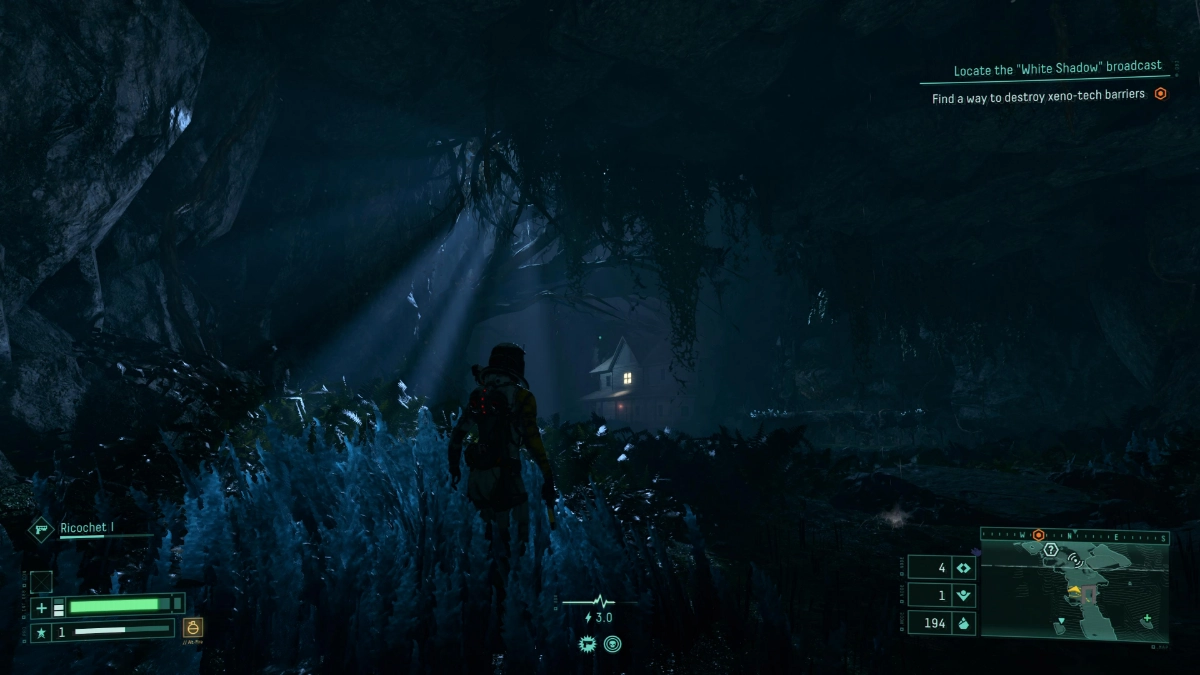This screenshot has width=1200, height=675.
Task: Click the Ricochet I weapon icon
Action: point(41,529)
